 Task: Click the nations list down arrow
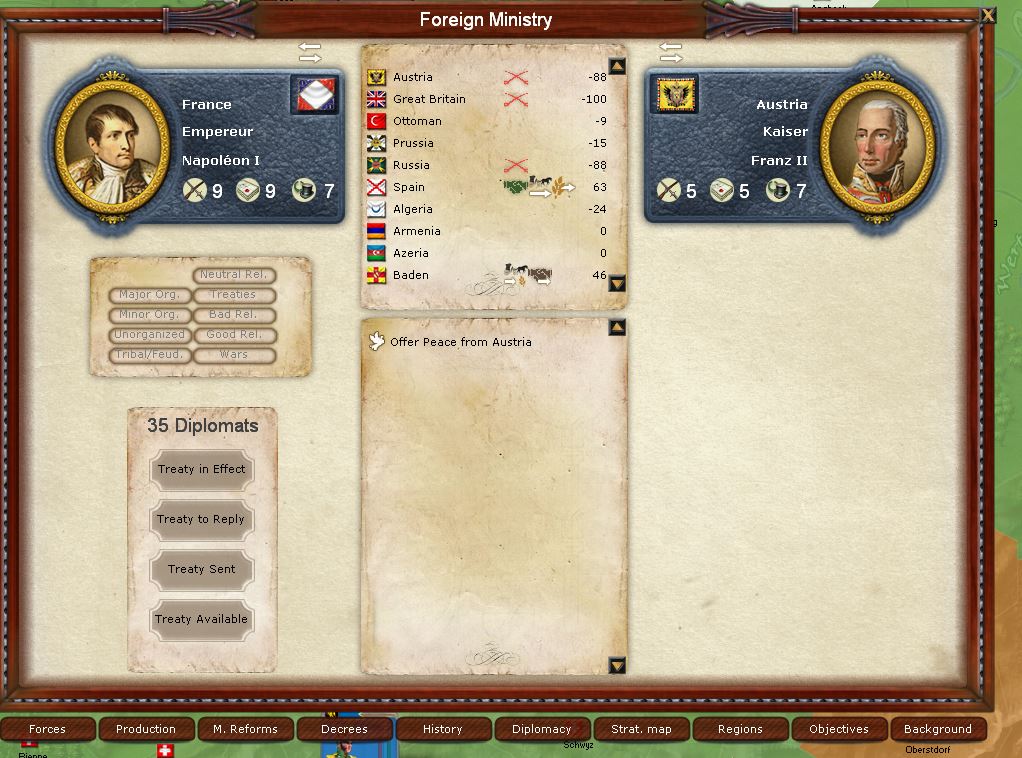(x=617, y=283)
